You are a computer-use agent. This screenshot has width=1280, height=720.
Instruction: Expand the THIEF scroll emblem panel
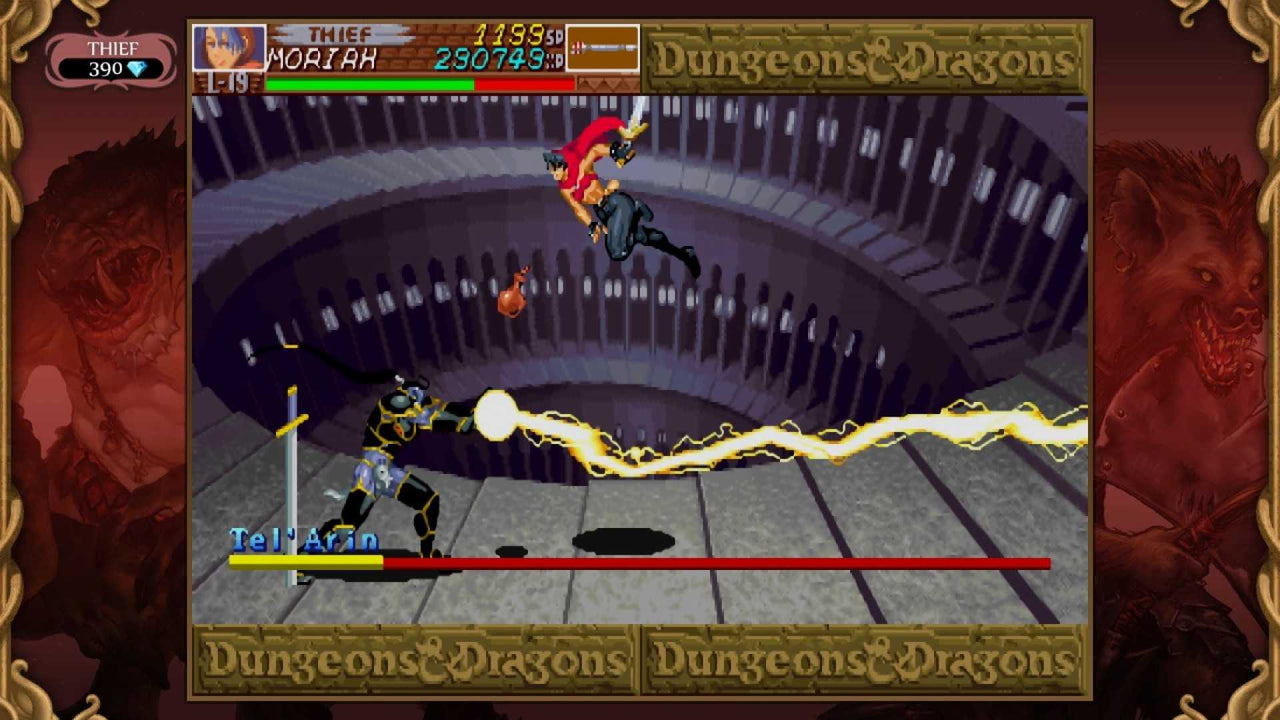110,55
